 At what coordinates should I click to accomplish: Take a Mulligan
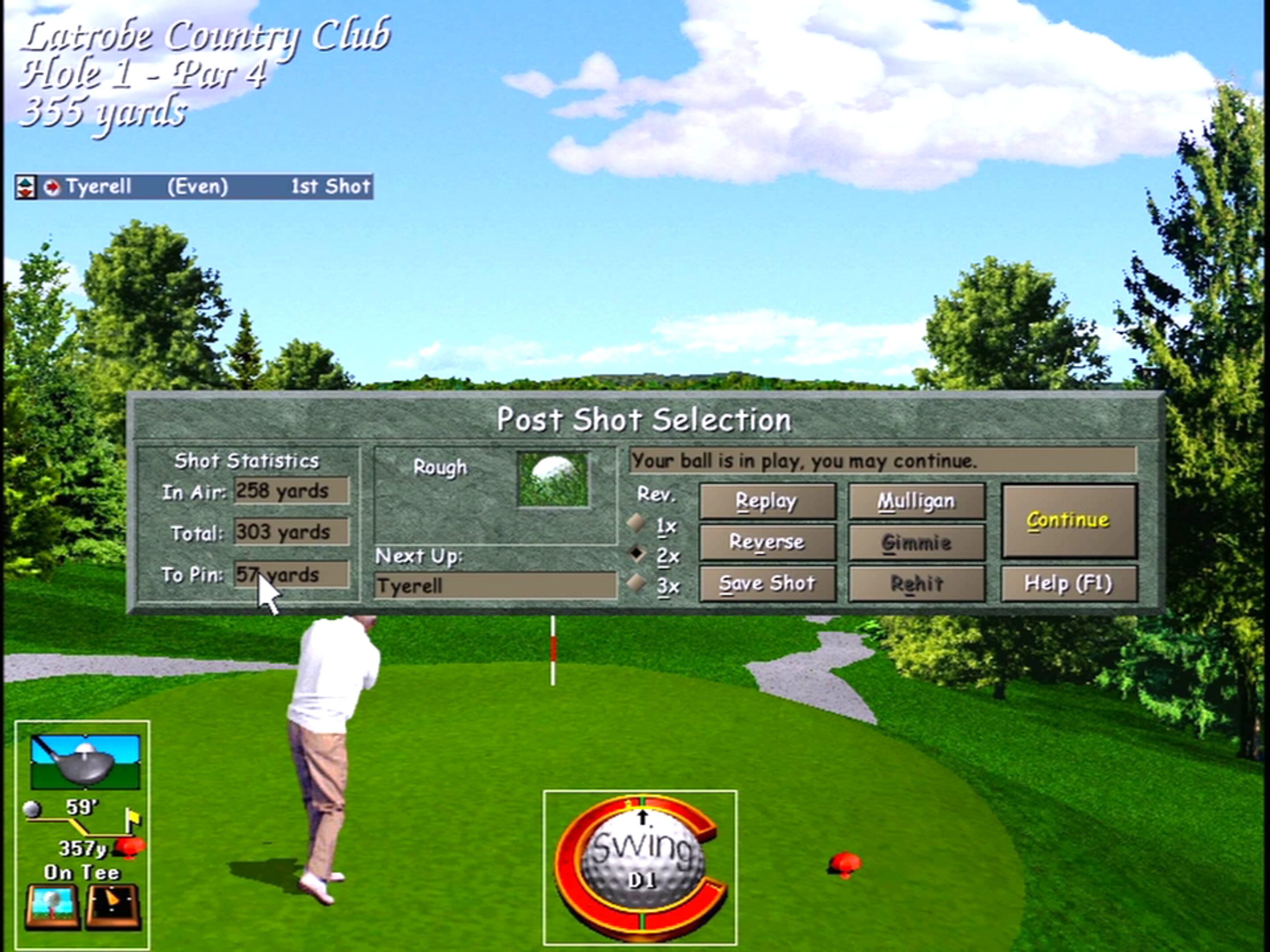coord(916,500)
